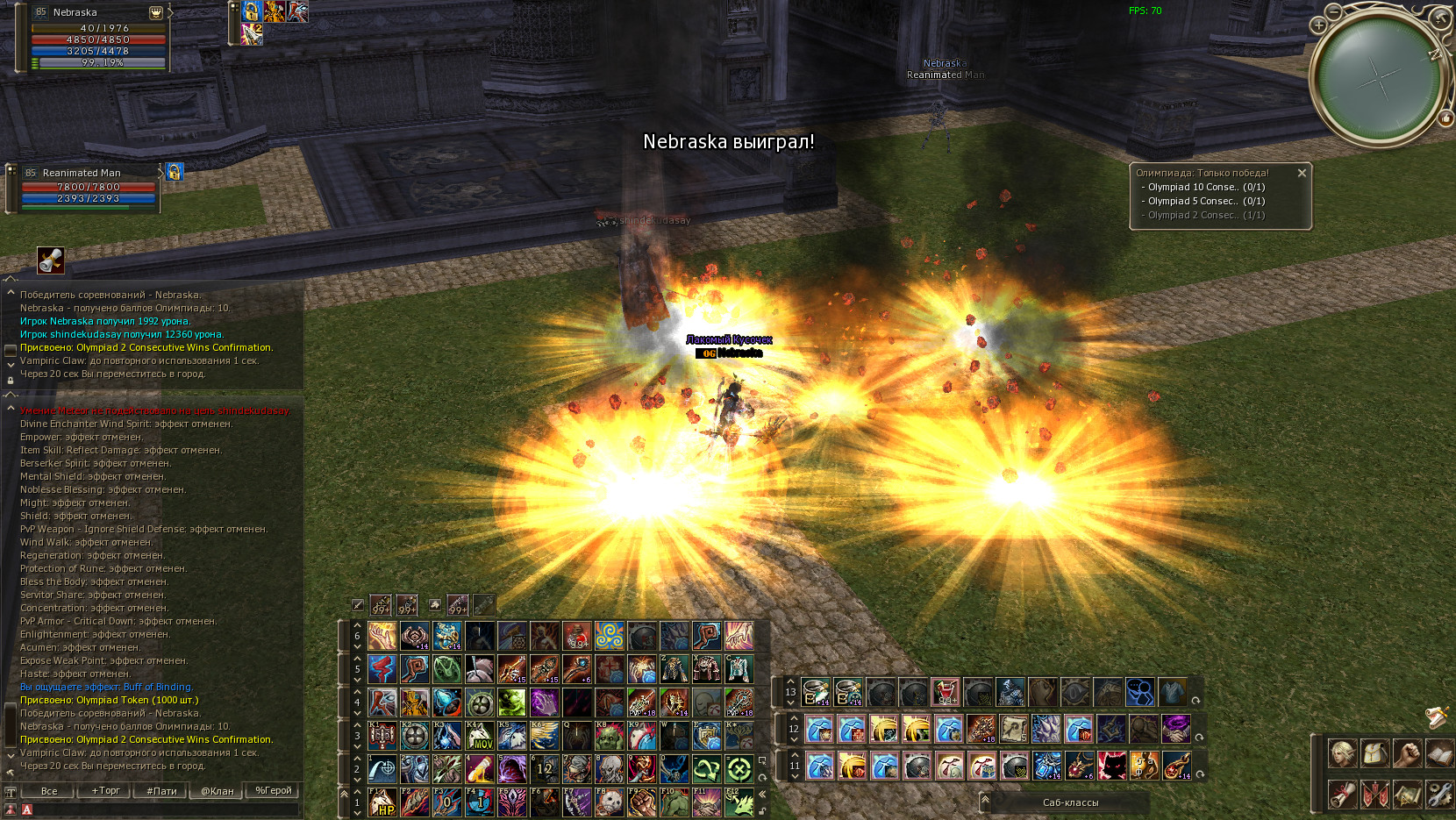Screen dimensions: 1456x820
Task: Select the yellow triple-spiral hotbar icon
Action: 610,636
